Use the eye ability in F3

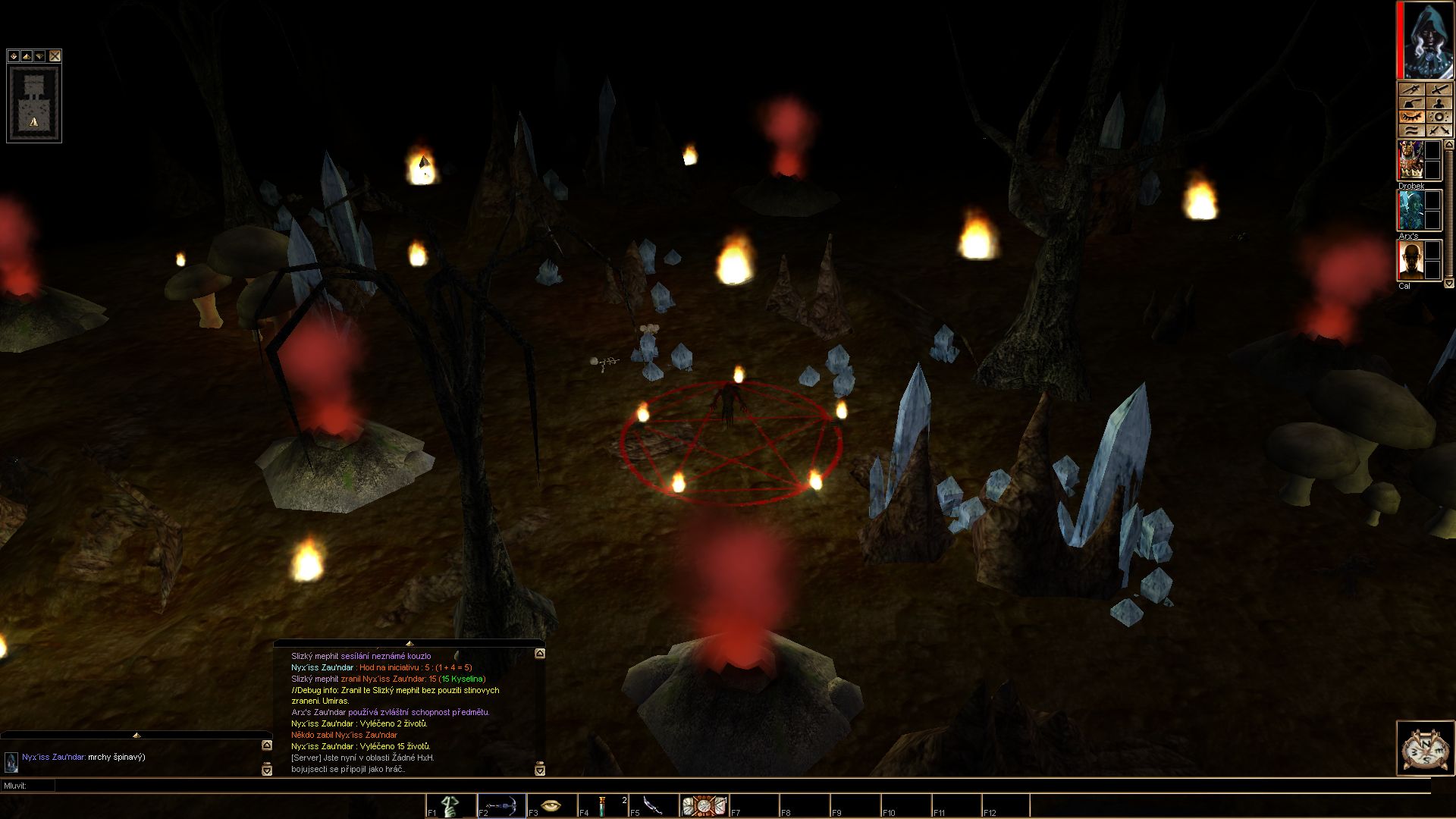(552, 805)
